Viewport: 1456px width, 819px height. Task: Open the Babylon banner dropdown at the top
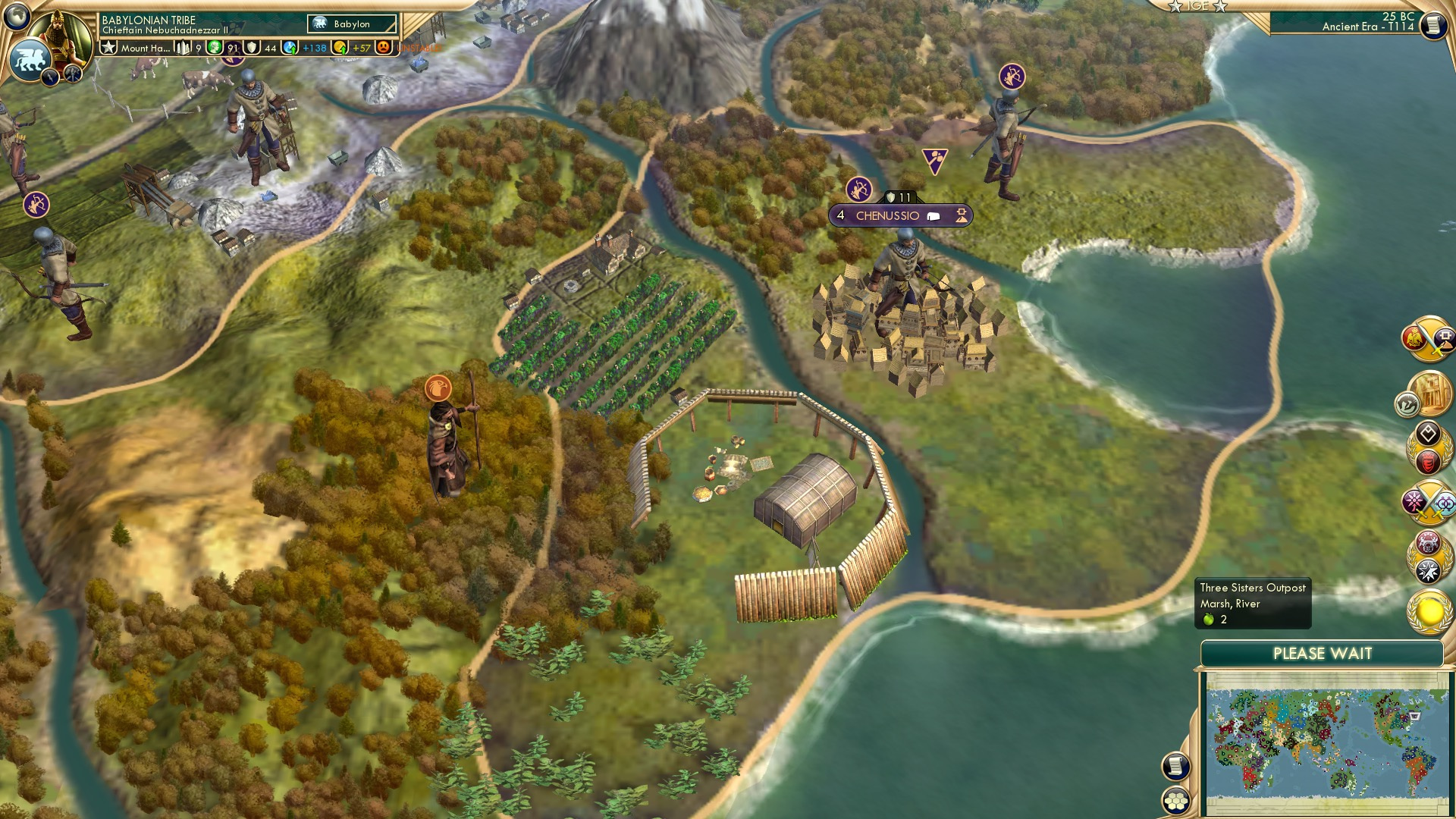(350, 24)
